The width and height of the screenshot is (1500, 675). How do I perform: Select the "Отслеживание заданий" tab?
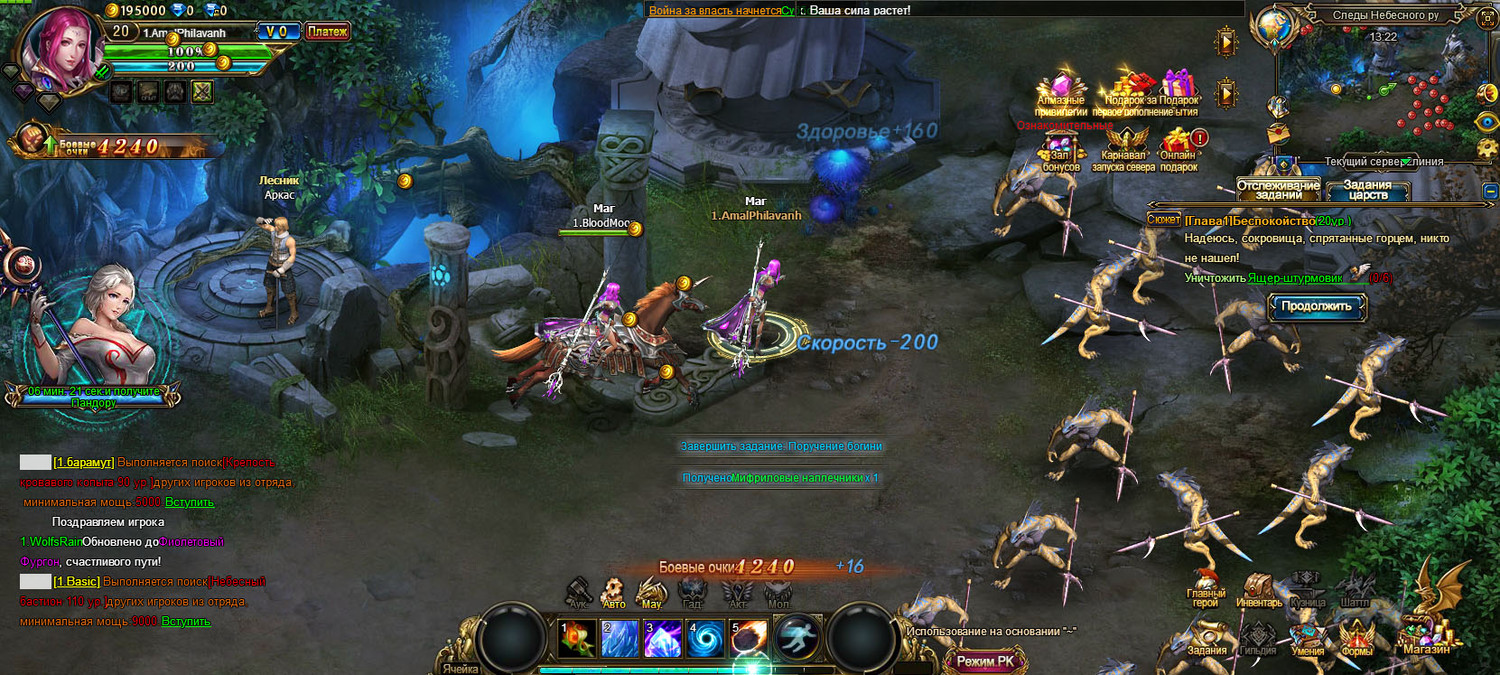coord(1278,190)
